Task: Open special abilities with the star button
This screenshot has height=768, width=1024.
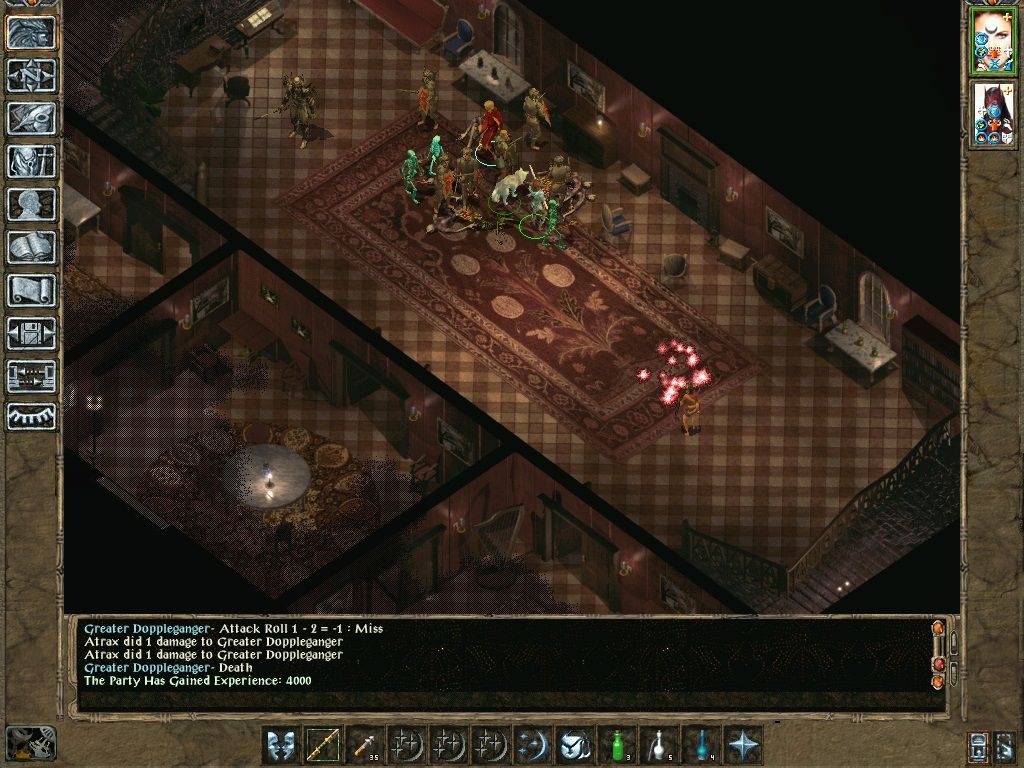Action: pyautogui.click(x=743, y=745)
